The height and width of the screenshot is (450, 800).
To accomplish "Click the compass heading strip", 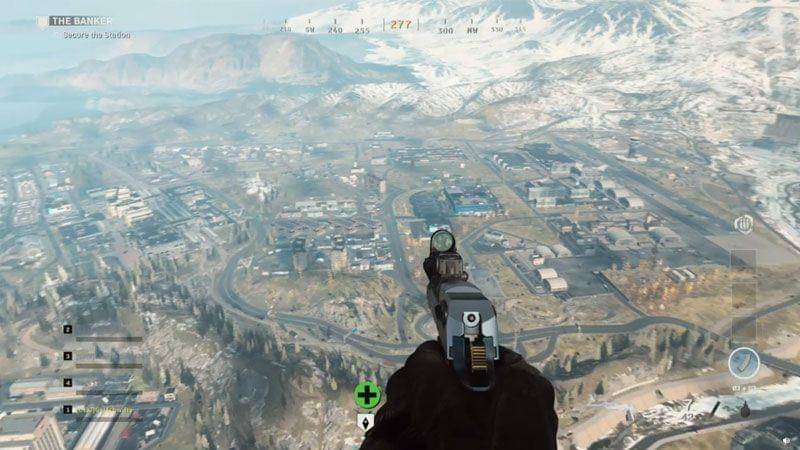I will (401, 26).
